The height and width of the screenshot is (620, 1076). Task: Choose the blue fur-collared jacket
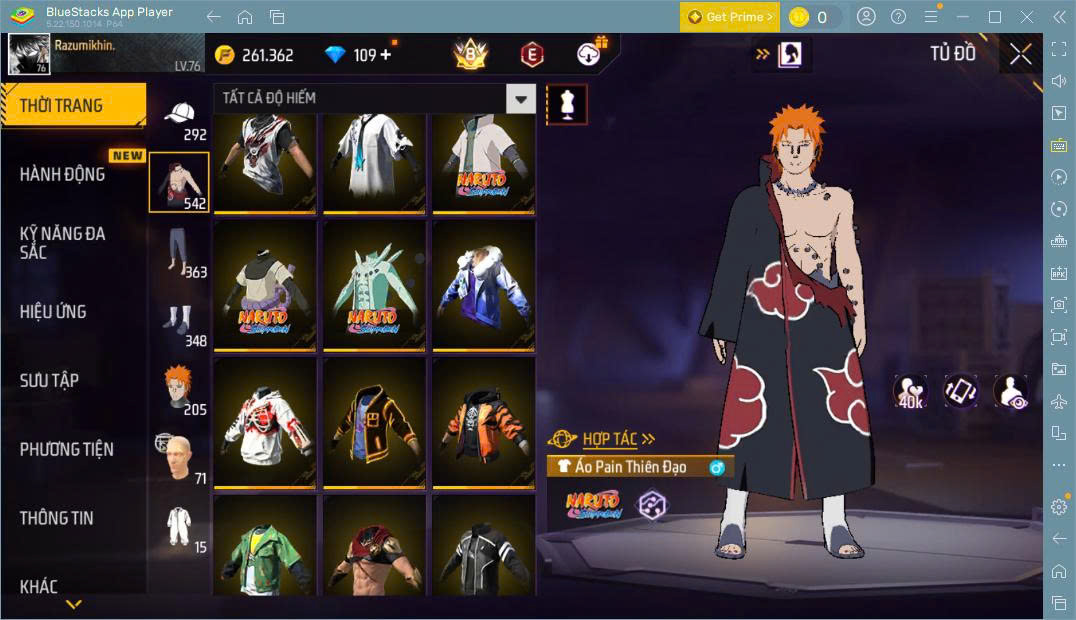tap(483, 285)
